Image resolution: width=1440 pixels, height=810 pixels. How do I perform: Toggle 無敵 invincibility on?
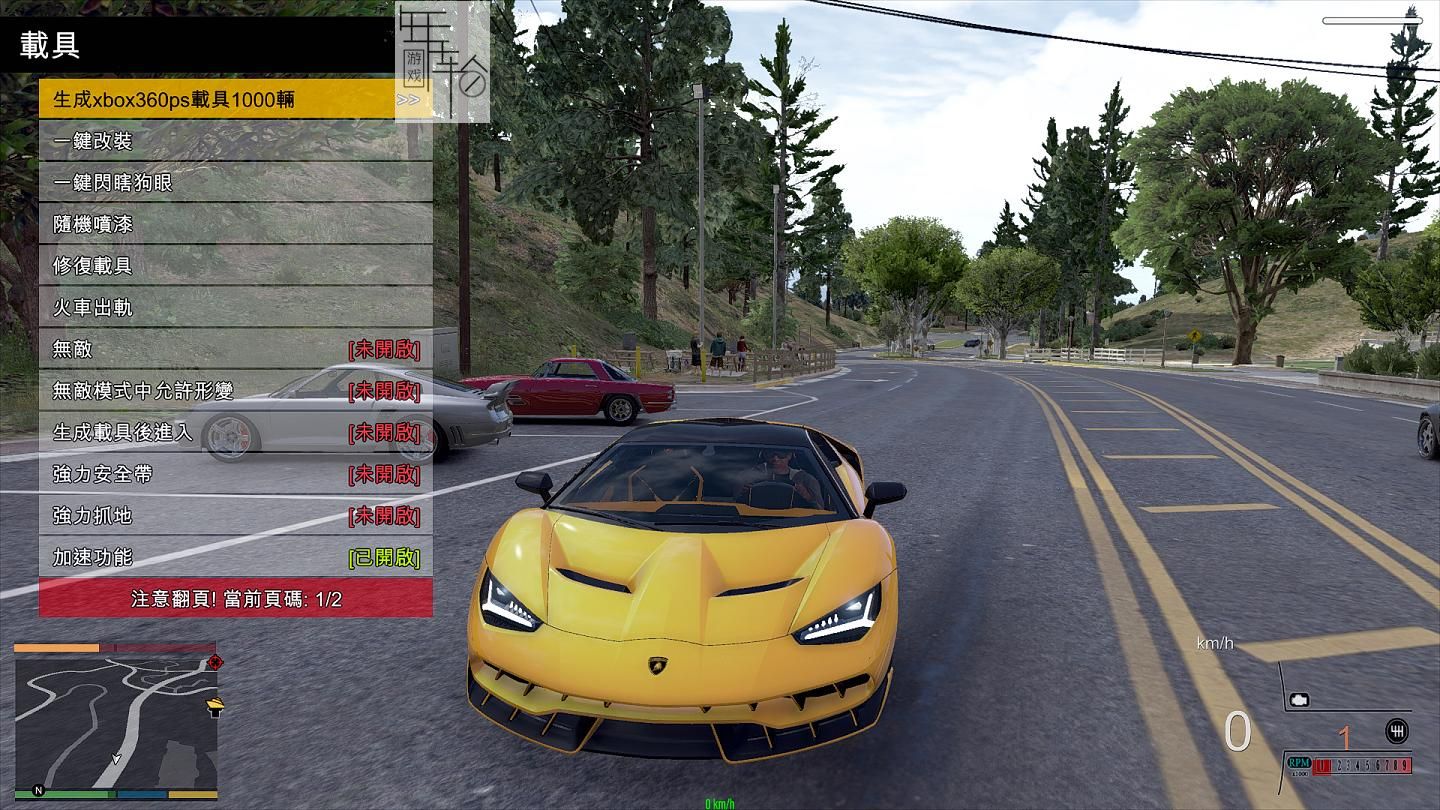click(235, 349)
